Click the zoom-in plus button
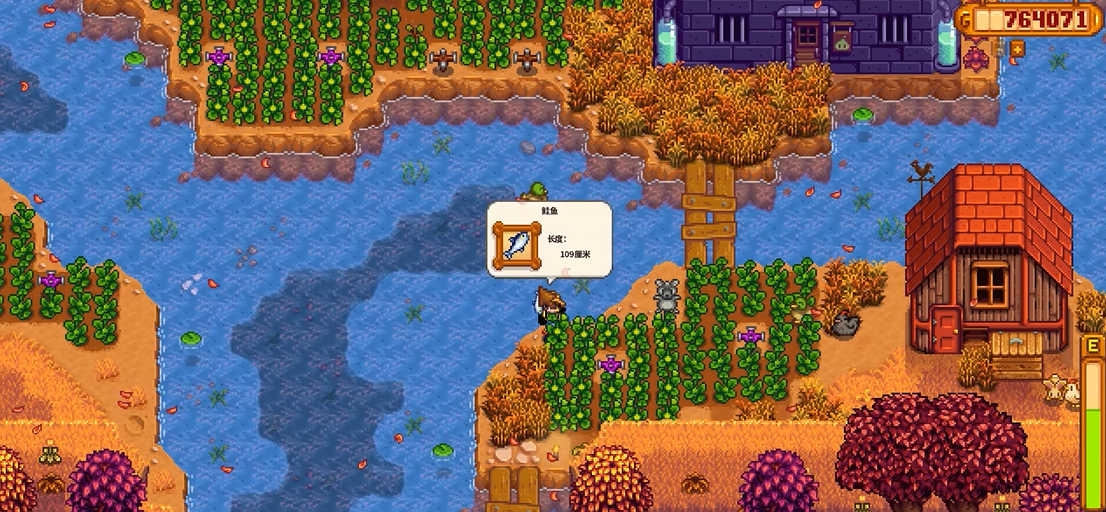 (1017, 48)
